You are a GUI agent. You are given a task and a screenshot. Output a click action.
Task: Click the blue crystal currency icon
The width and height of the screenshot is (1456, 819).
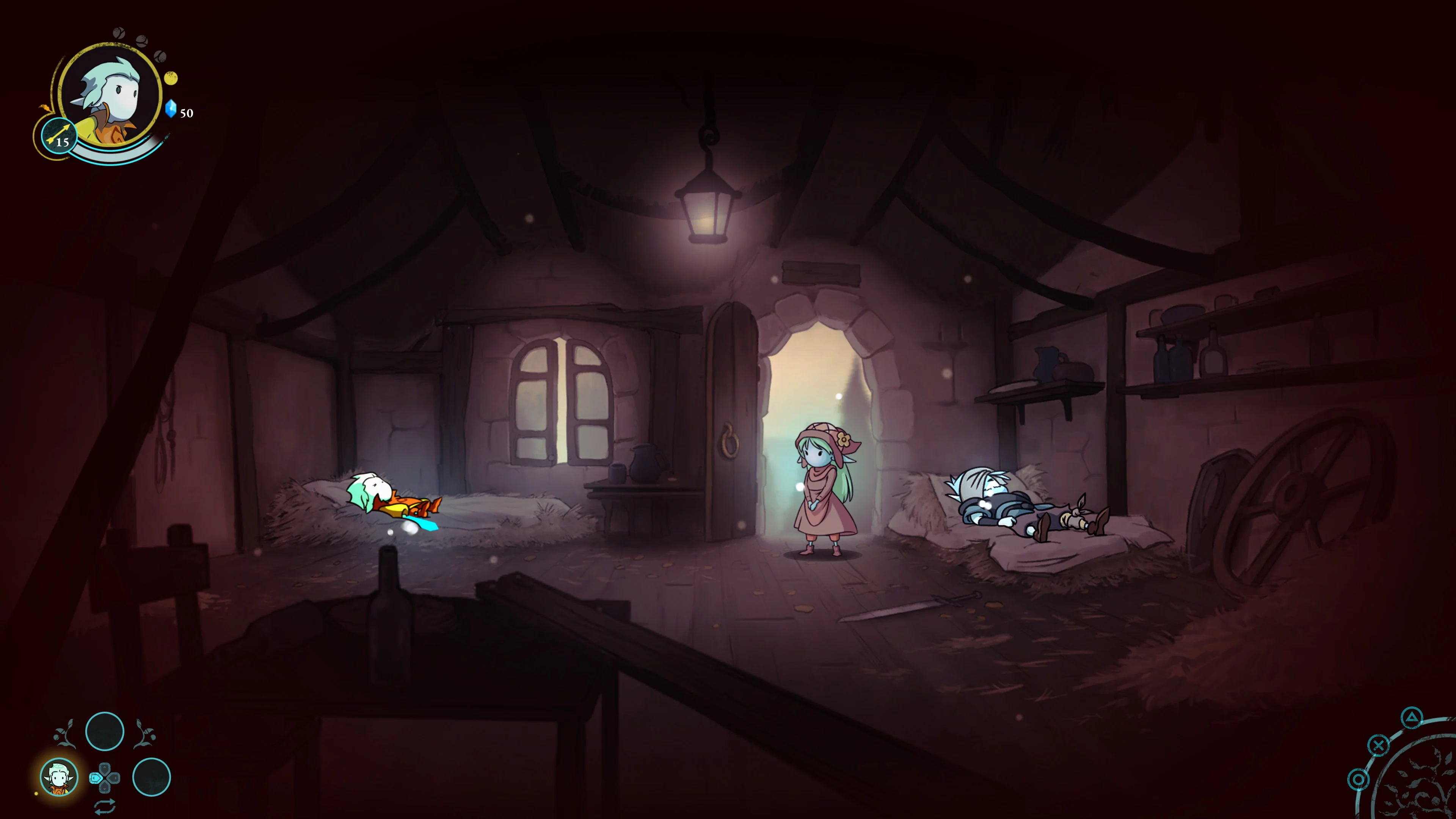point(171,108)
